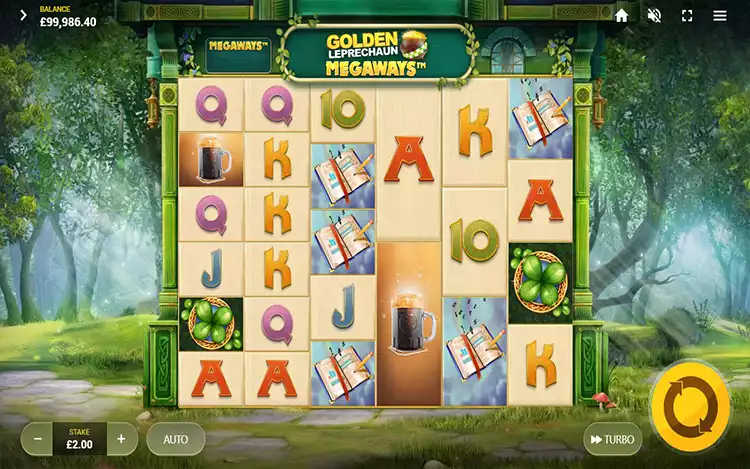The width and height of the screenshot is (750, 469).
Task: Expand the side panel arrow
Action: pyautogui.click(x=23, y=16)
